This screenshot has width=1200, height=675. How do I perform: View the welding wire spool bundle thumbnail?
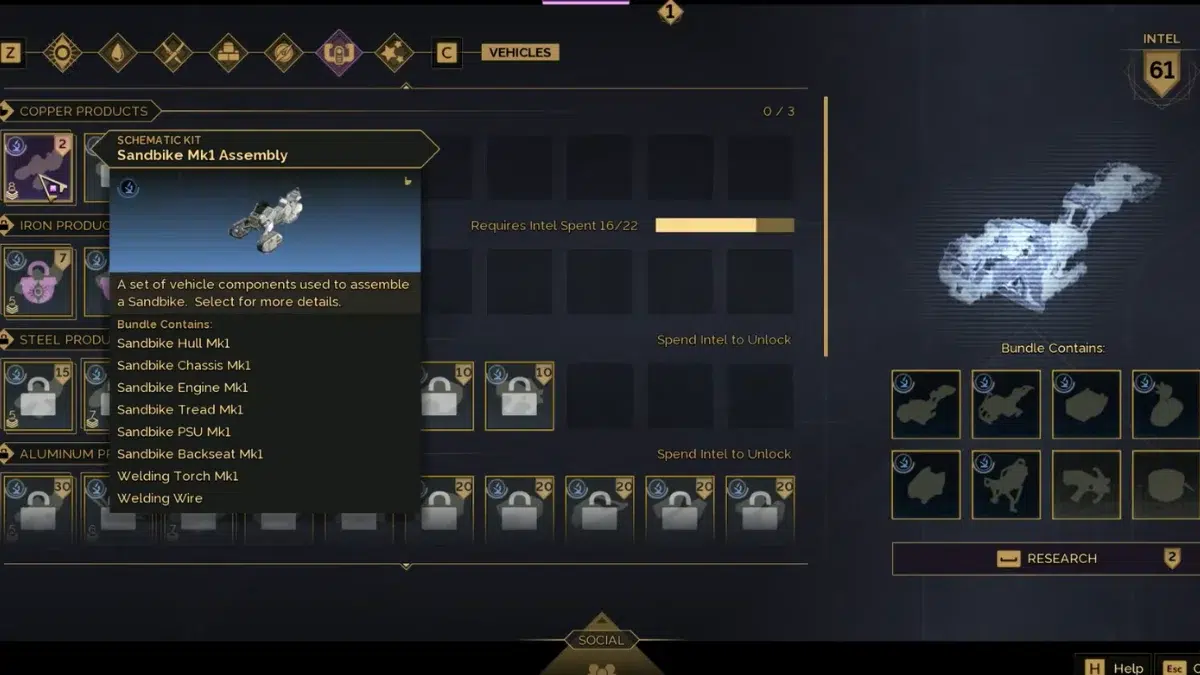(x=1166, y=485)
